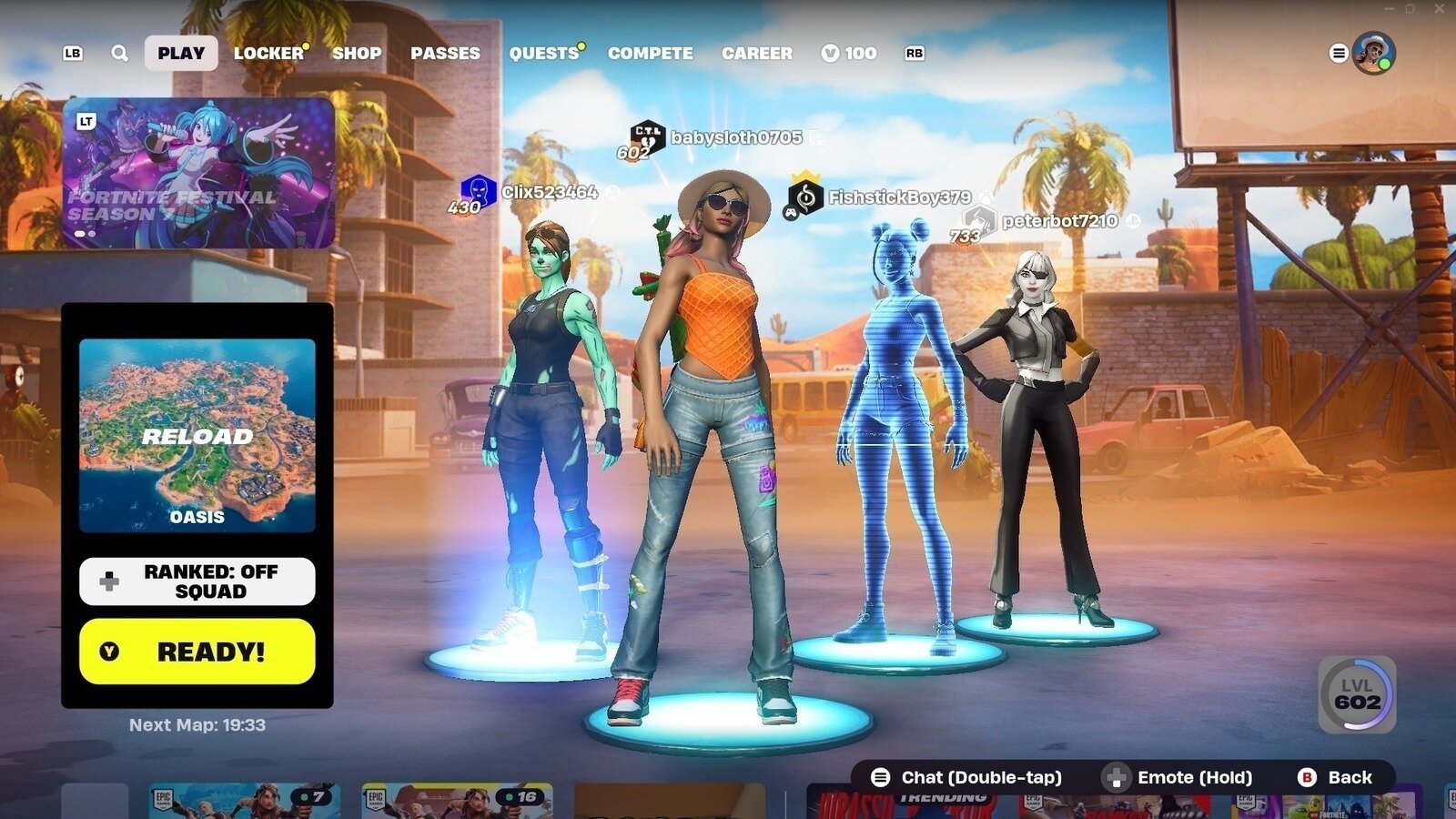This screenshot has width=1456, height=819.
Task: Click the Chat icon in bottom bar
Action: [x=879, y=777]
